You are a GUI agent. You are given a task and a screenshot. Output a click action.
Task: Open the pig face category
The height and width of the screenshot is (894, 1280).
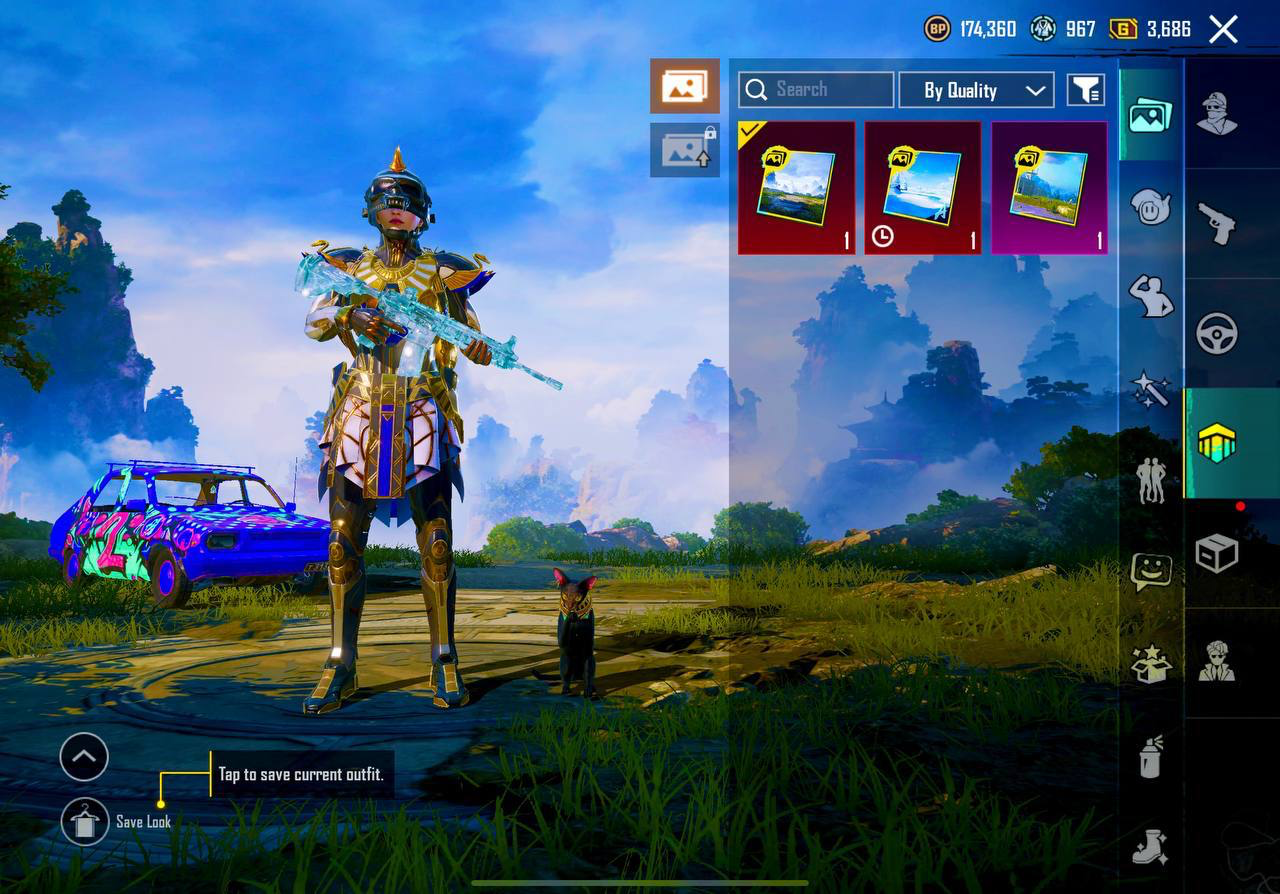(x=1151, y=207)
